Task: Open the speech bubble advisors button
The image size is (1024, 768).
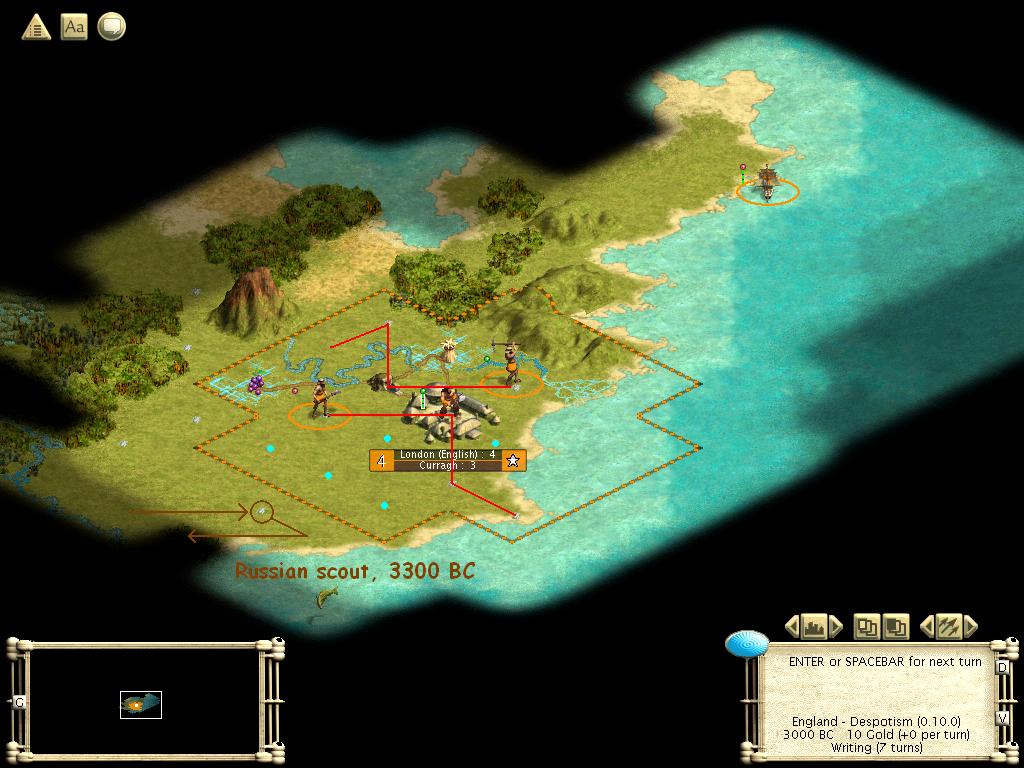Action: coord(111,27)
